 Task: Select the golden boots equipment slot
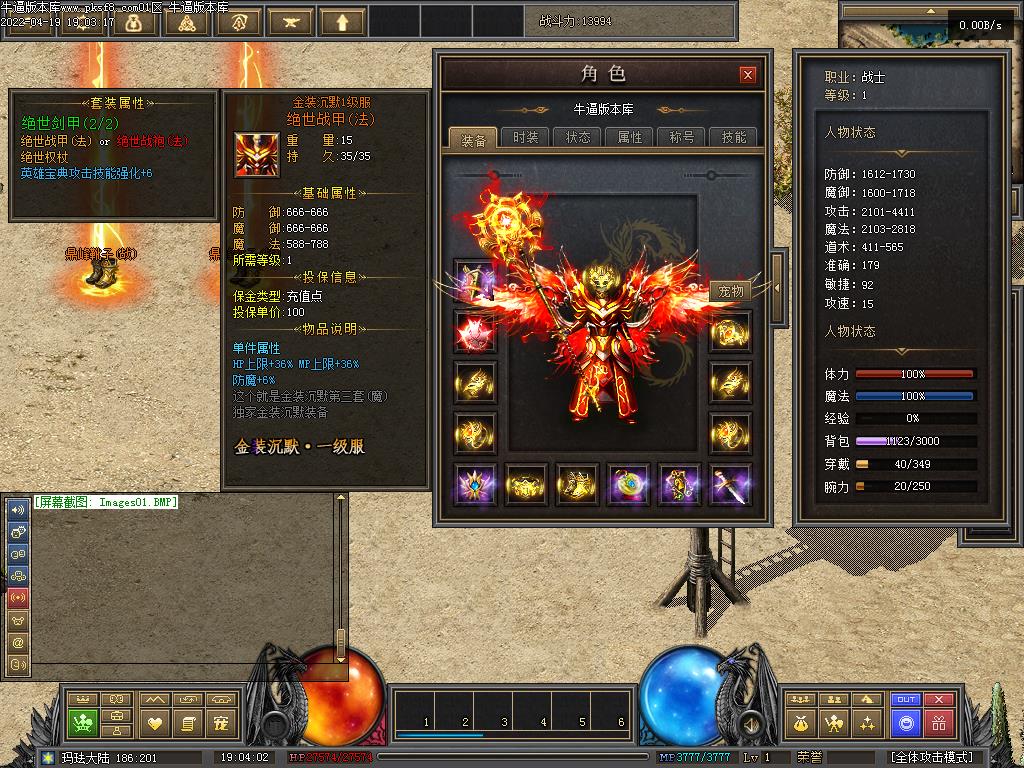click(577, 485)
